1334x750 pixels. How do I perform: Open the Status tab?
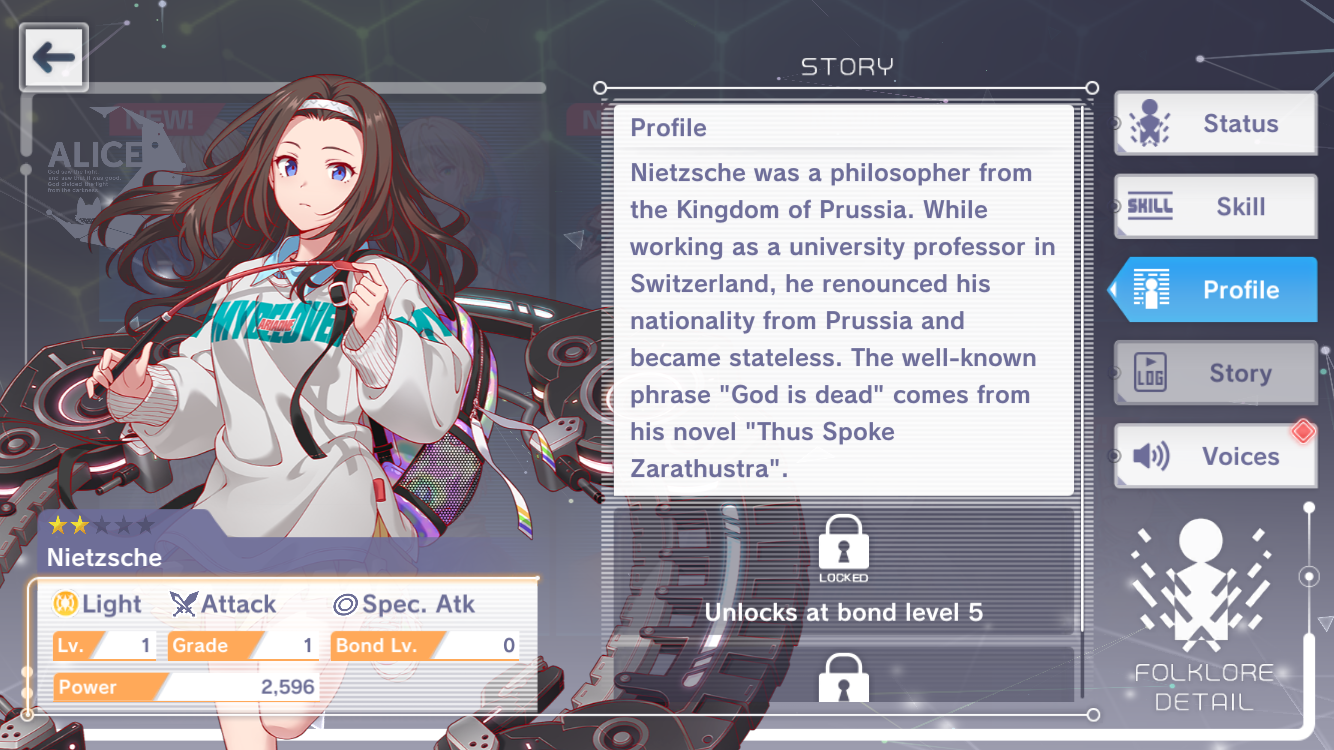coord(1216,124)
